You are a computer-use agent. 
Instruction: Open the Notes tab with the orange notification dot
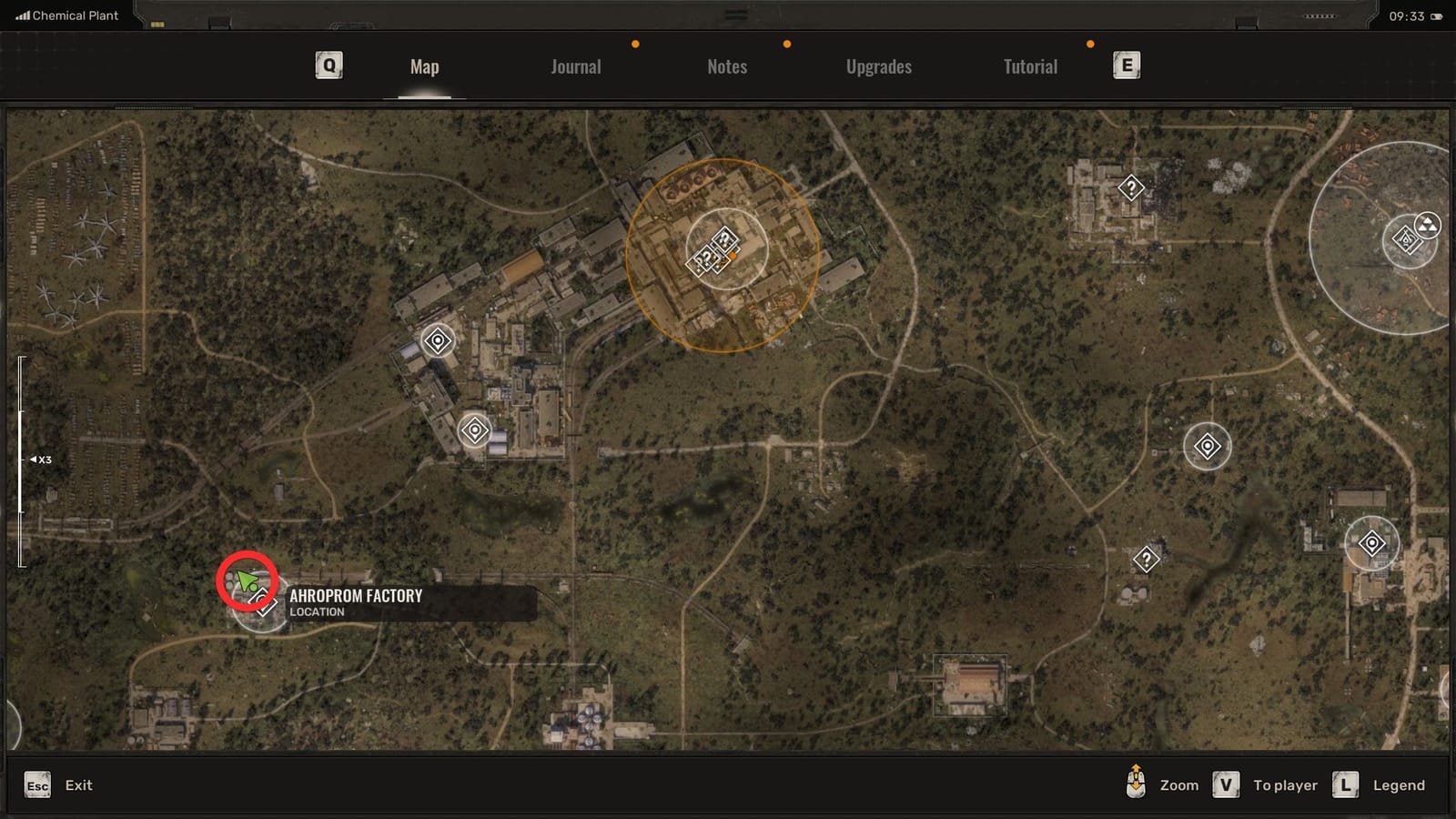[x=725, y=66]
